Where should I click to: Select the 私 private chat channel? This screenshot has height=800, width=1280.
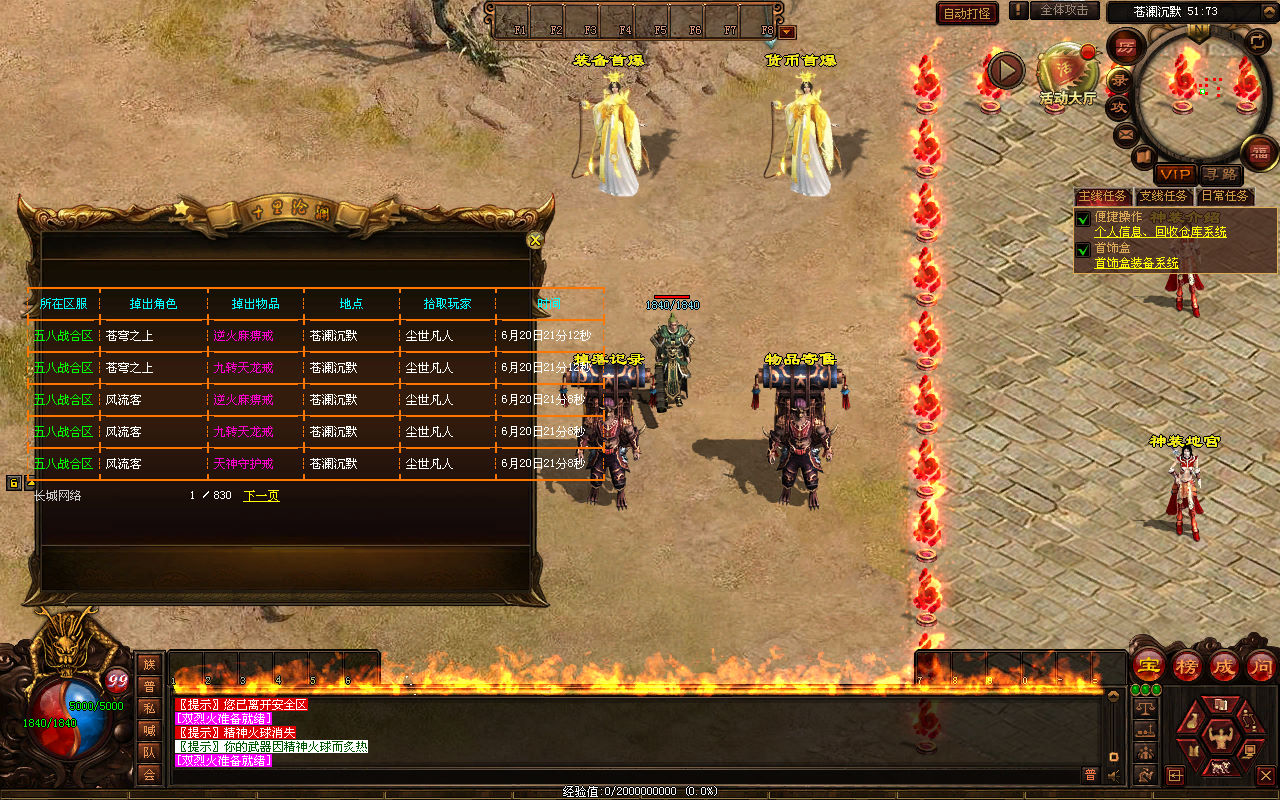[149, 708]
